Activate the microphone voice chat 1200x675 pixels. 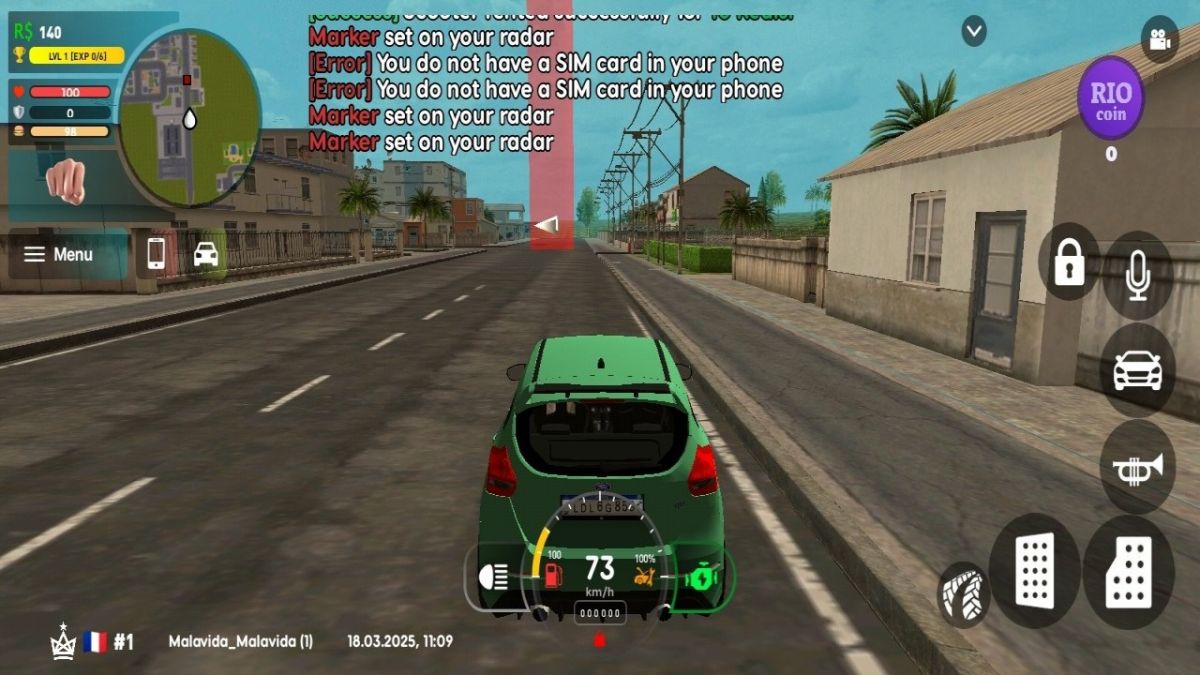tap(1138, 275)
